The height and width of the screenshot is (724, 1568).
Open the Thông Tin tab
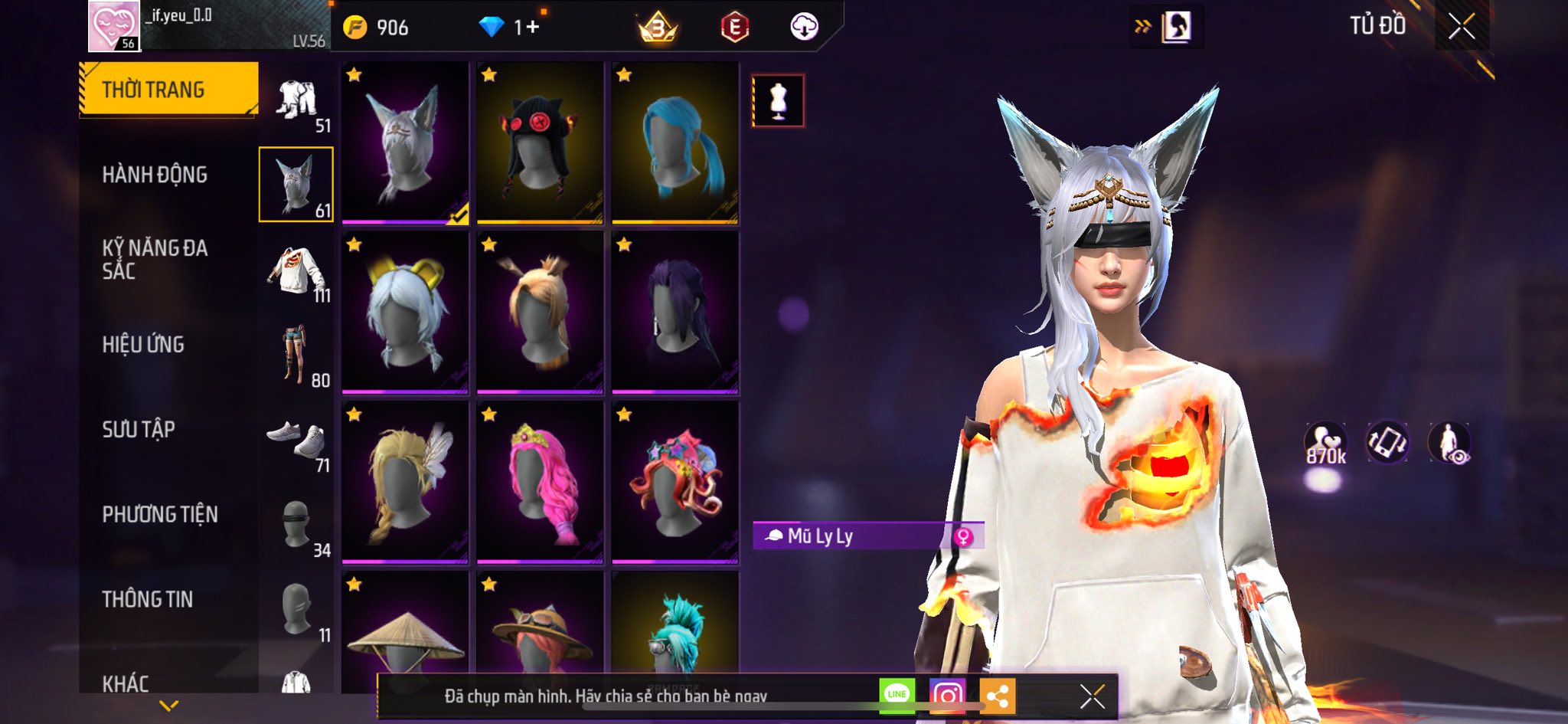point(148,599)
